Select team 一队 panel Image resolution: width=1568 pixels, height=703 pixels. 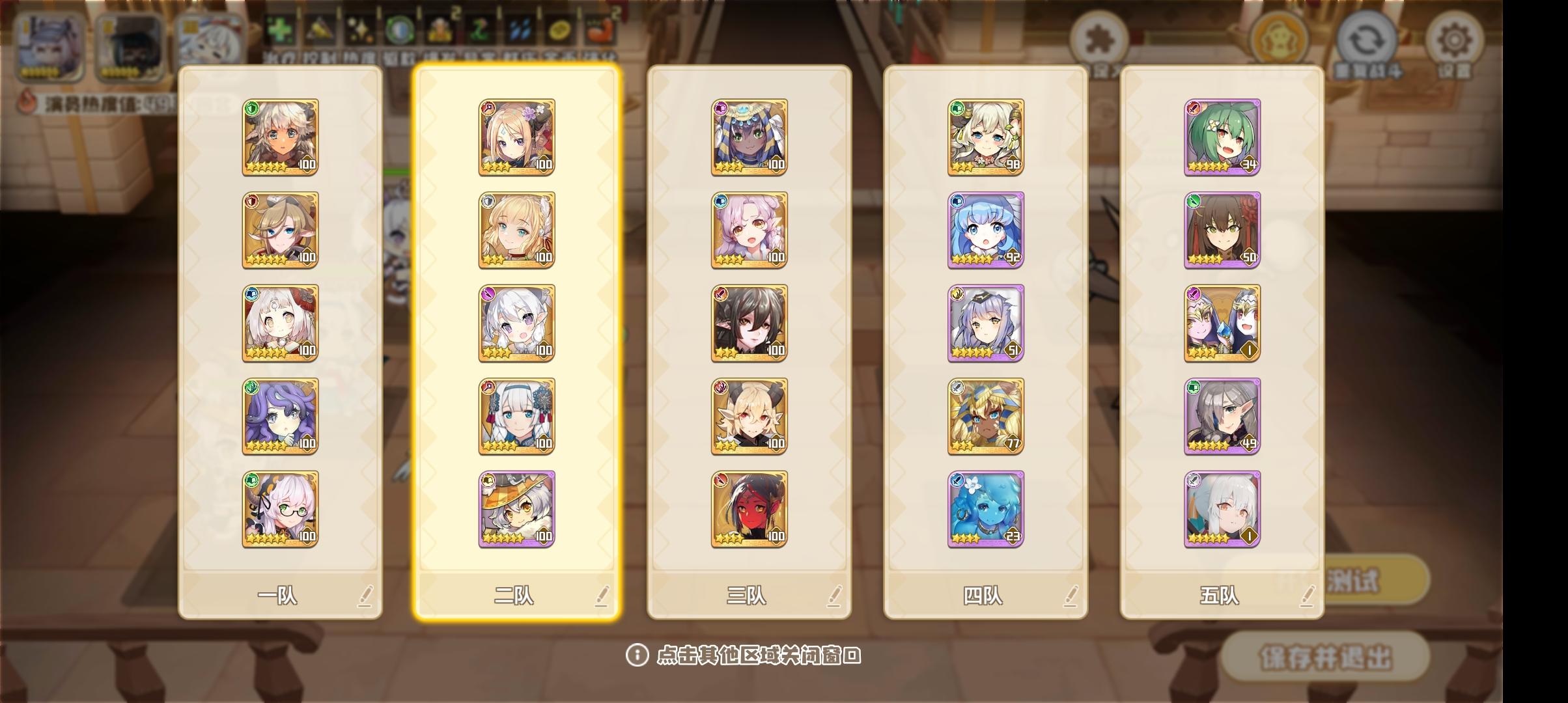click(280, 596)
